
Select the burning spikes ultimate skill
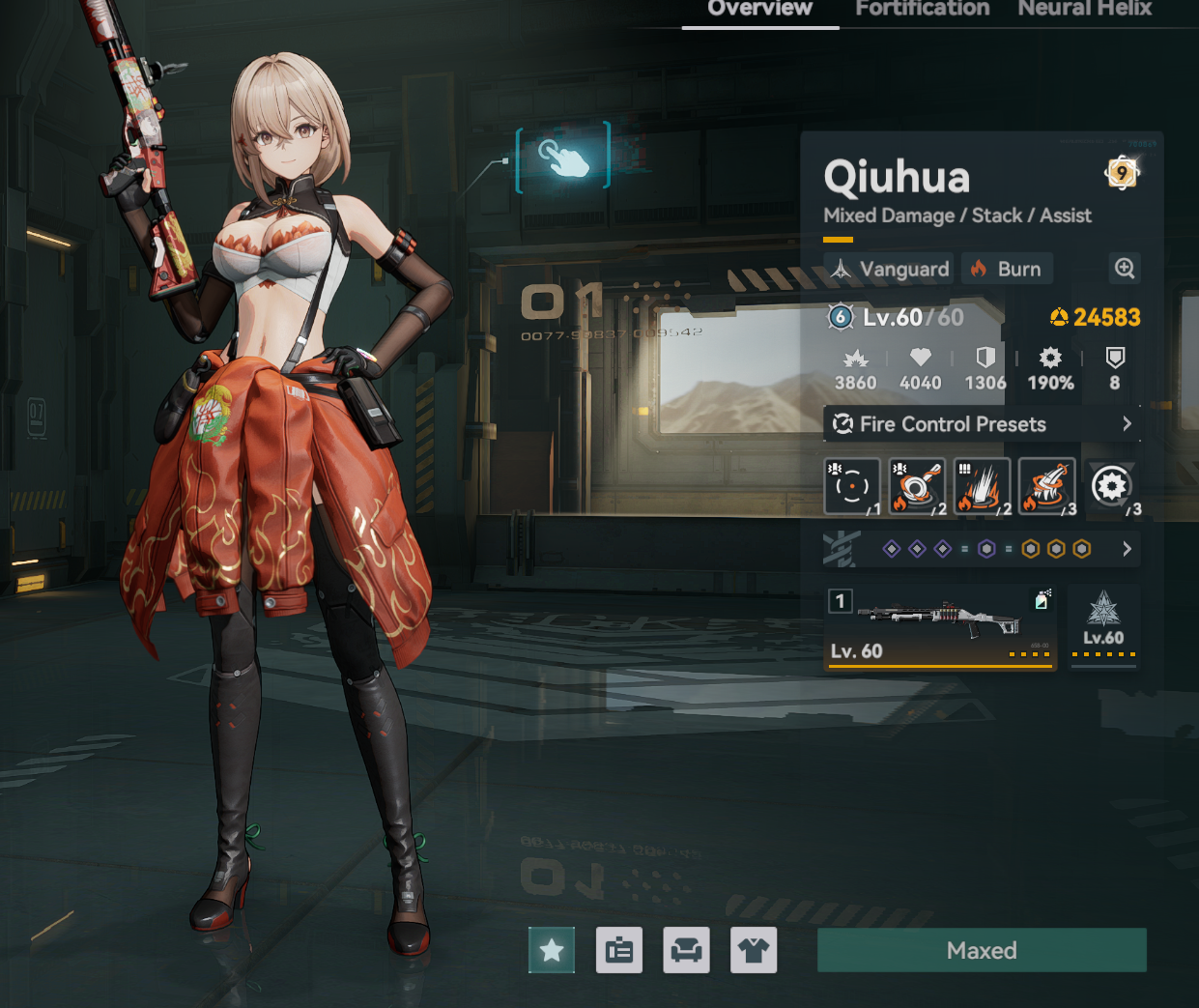pyautogui.click(x=982, y=485)
